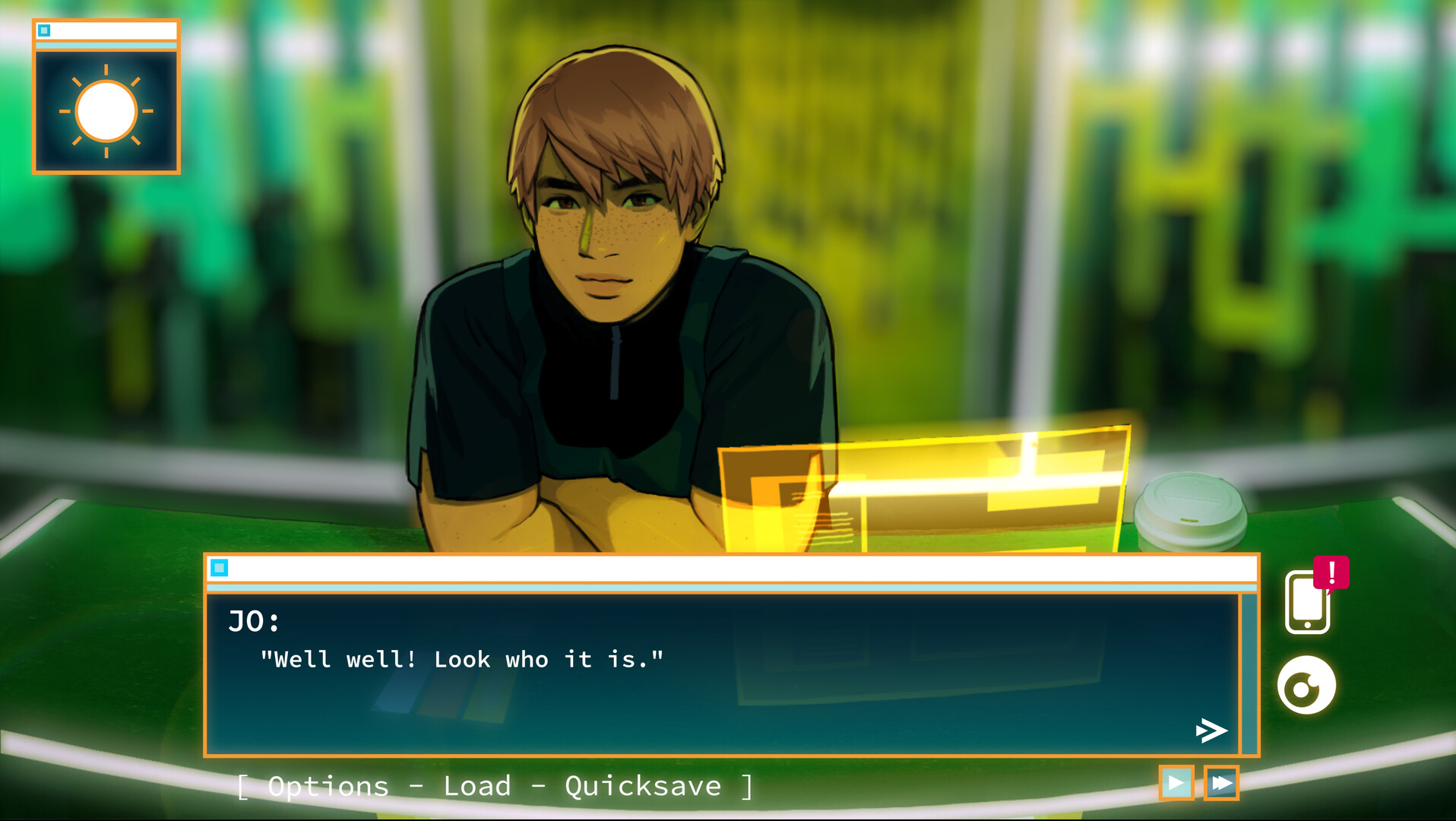Image resolution: width=1456 pixels, height=821 pixels.
Task: Click the cyan square on the dialogue window bar
Action: 221,566
